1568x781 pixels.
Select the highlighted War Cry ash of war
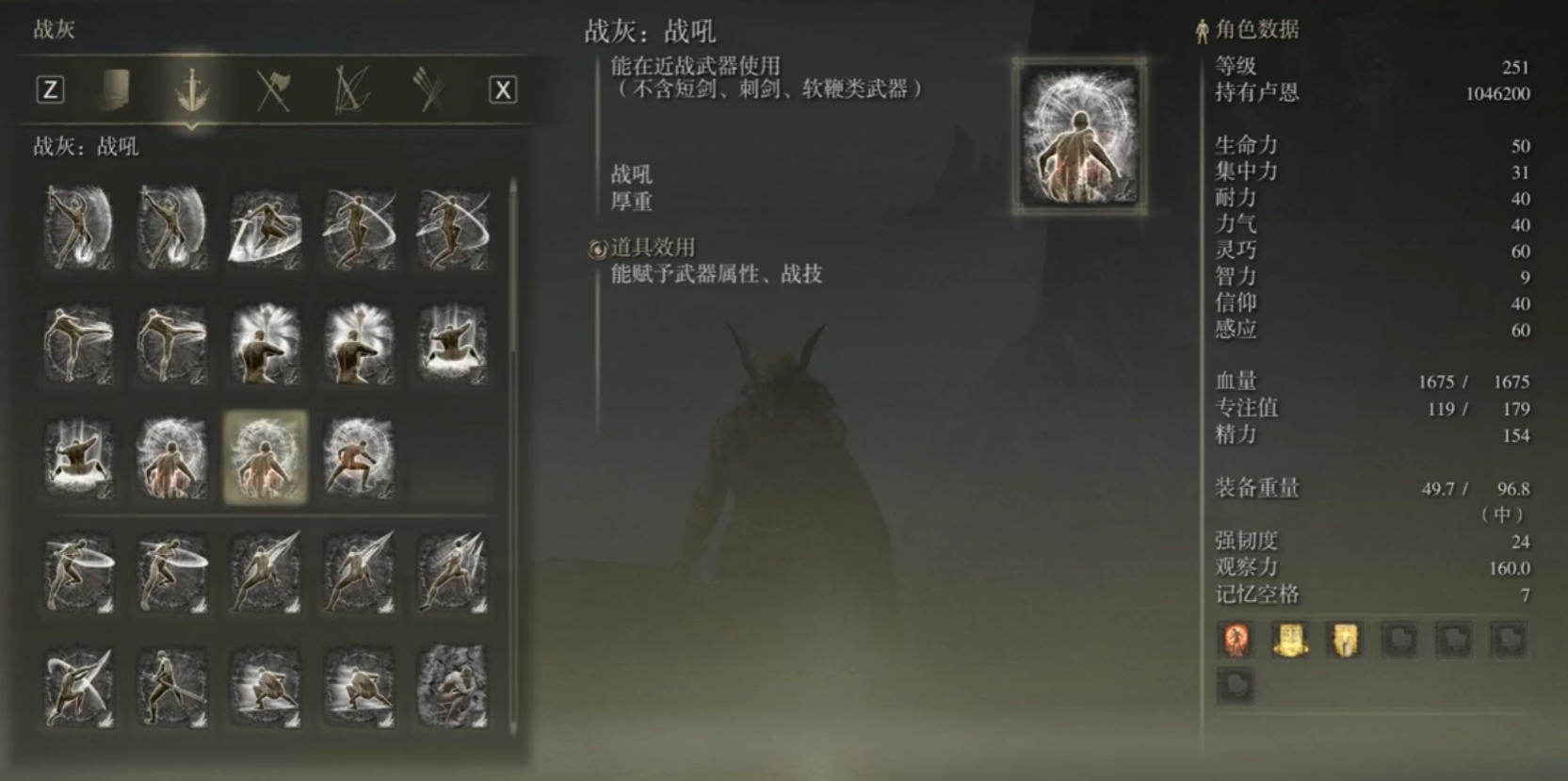[x=264, y=457]
